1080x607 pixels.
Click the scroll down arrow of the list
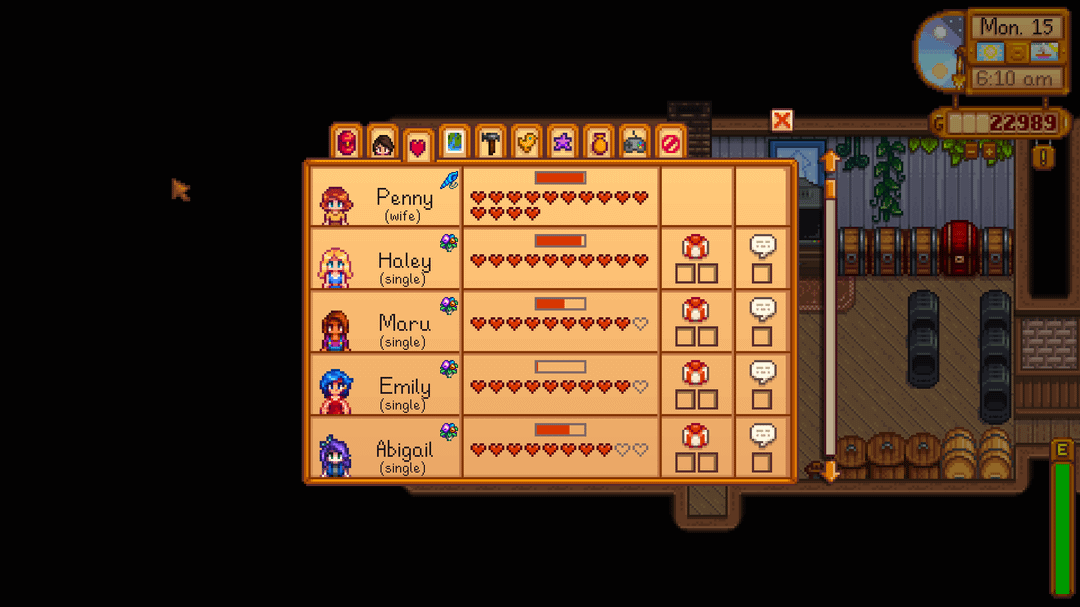pyautogui.click(x=829, y=472)
